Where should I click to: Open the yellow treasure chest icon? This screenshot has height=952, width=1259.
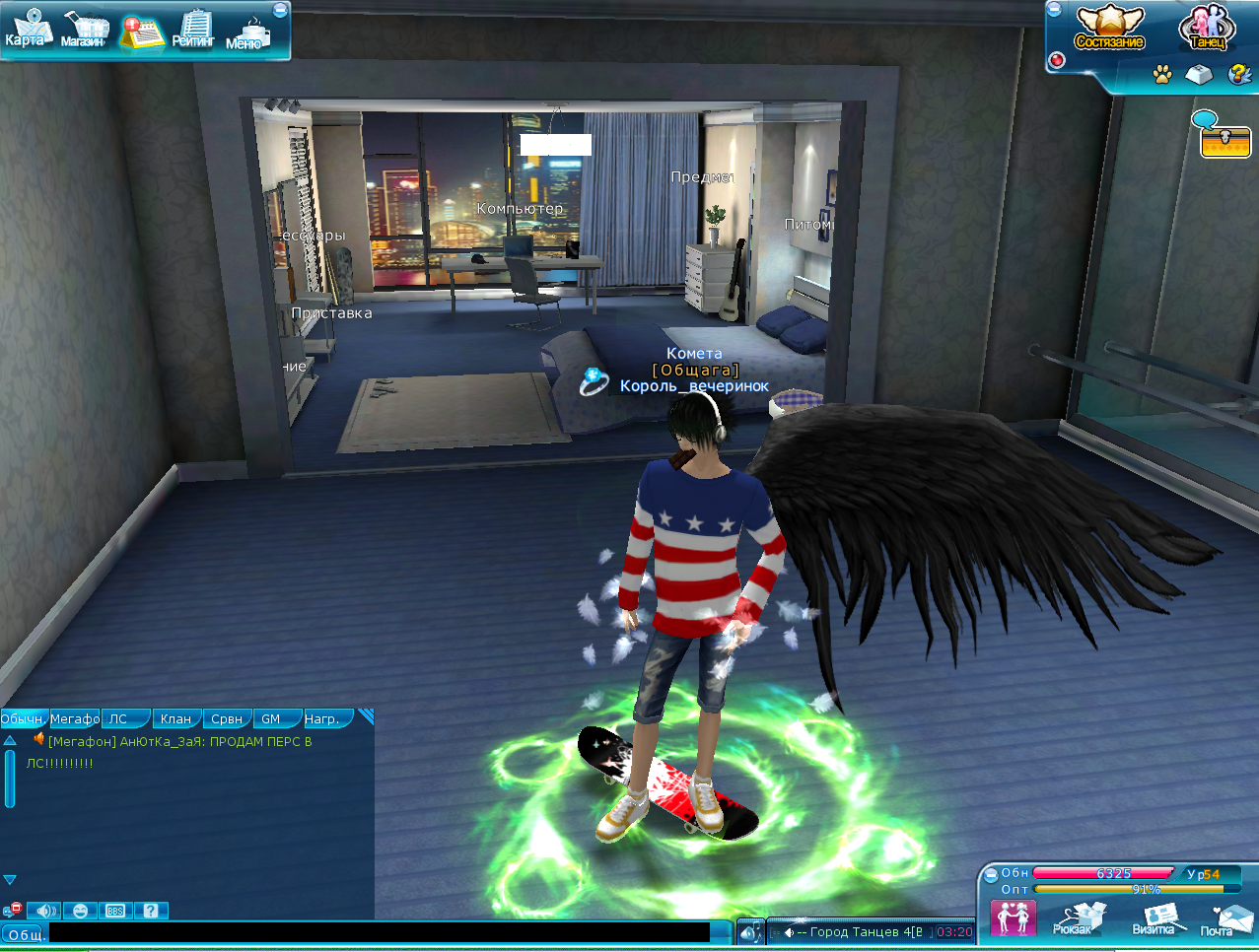point(1224,141)
